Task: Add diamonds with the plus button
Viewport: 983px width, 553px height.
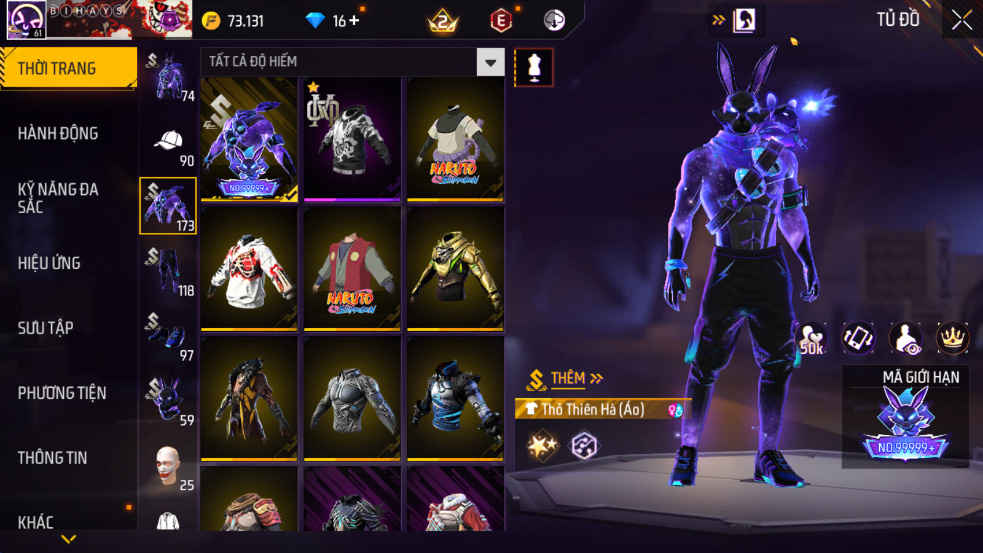Action: (354, 21)
